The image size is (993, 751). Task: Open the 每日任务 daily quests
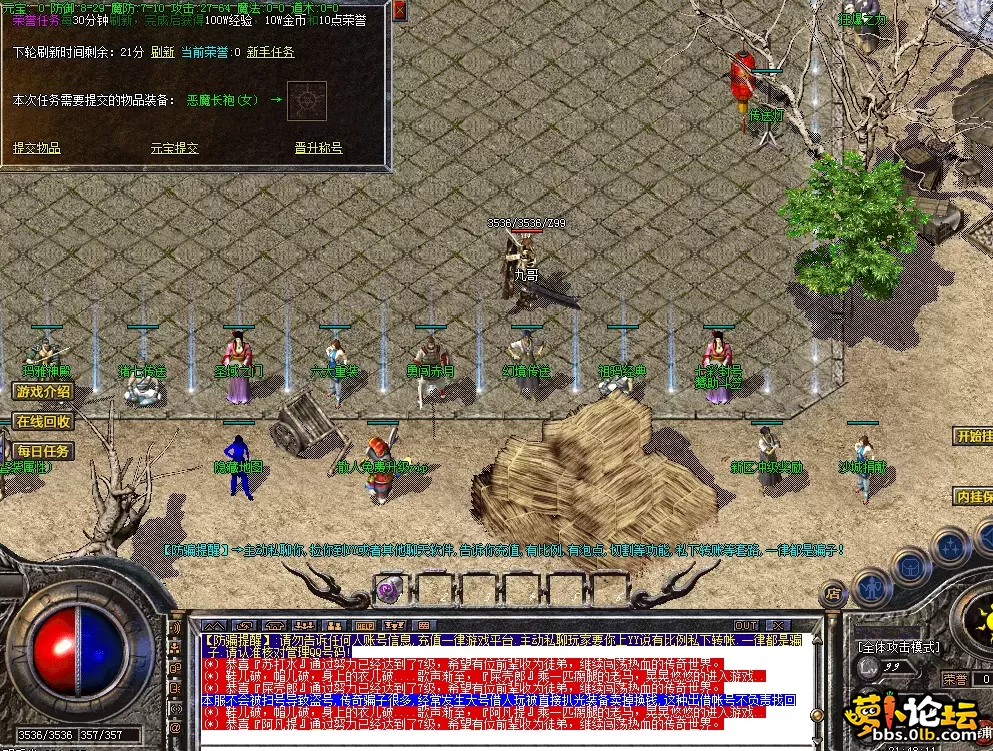43,452
